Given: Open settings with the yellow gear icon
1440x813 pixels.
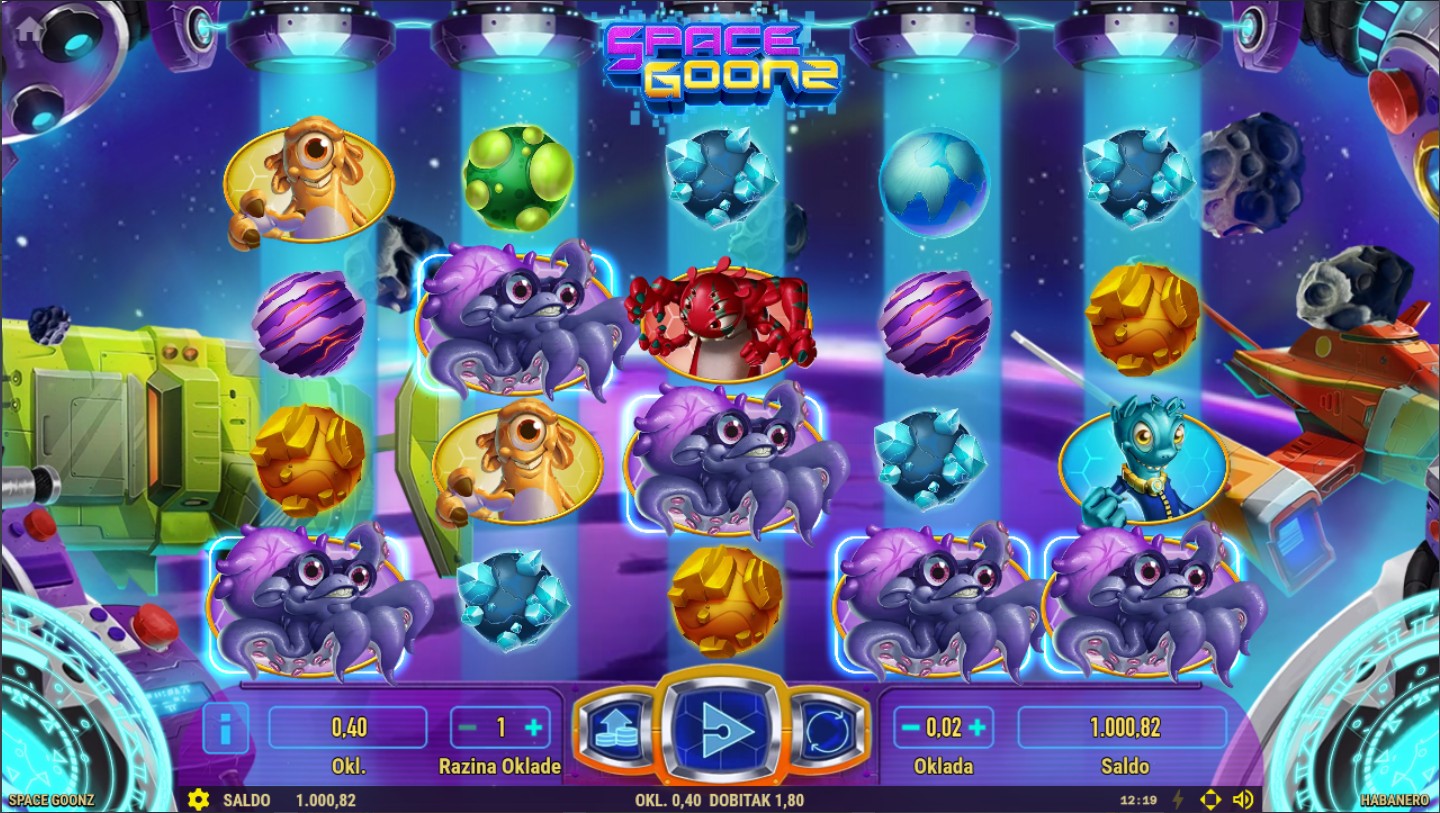Looking at the screenshot, I should point(198,800).
